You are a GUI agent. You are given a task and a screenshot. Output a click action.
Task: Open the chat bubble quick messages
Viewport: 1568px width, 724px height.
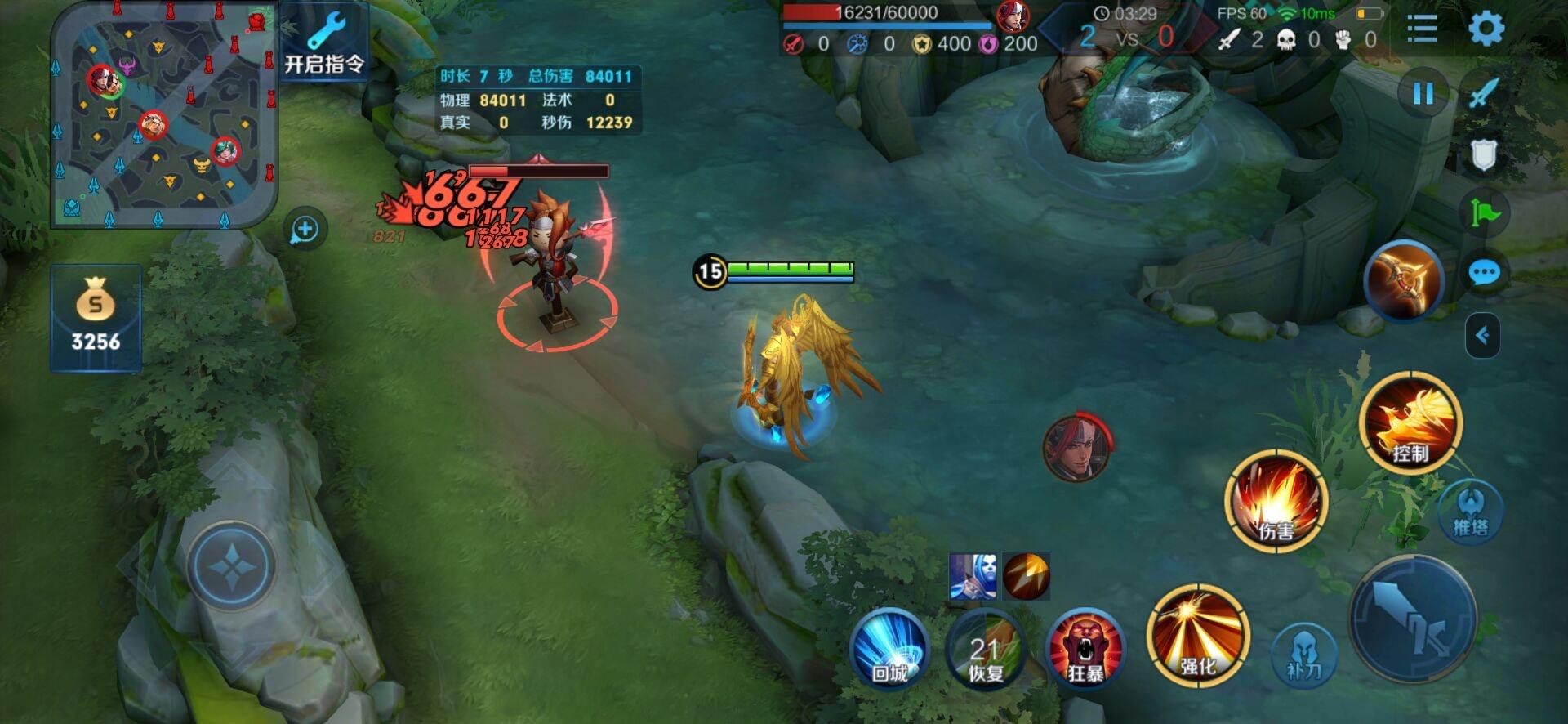click(1484, 273)
